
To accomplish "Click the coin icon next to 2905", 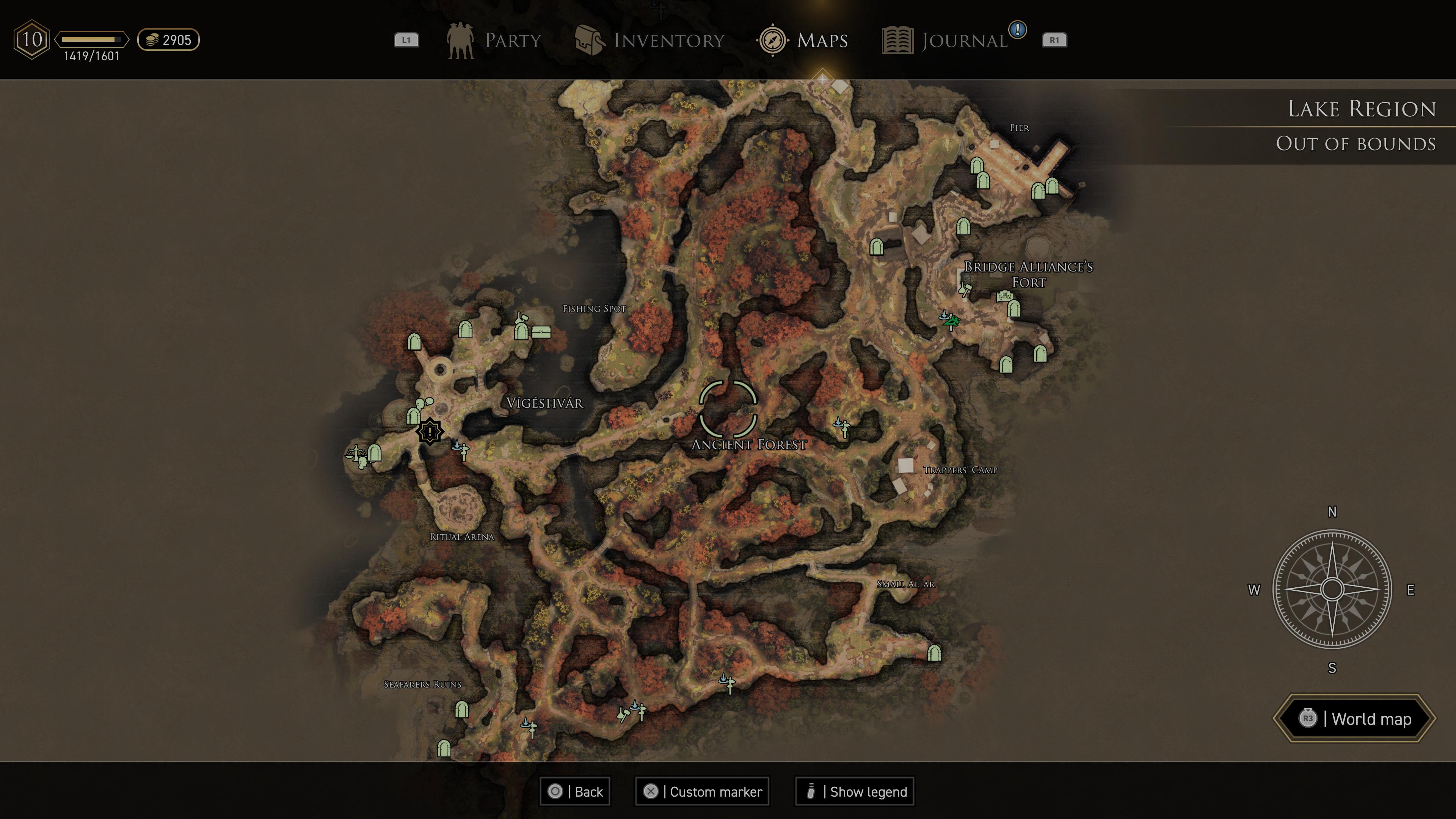I will [152, 39].
